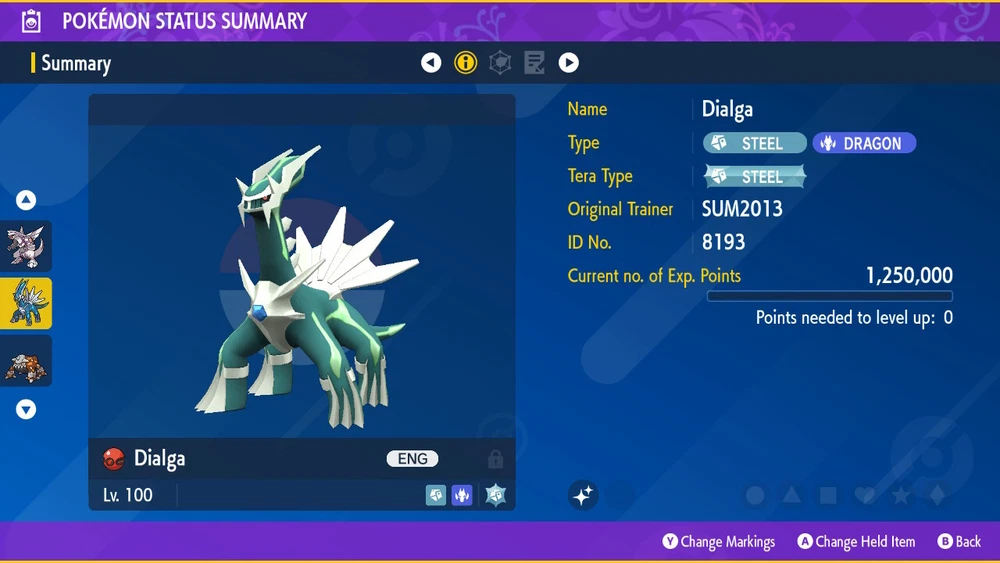Select the yellow info page tab
Image resolution: width=1000 pixels, height=563 pixels.
coord(465,63)
